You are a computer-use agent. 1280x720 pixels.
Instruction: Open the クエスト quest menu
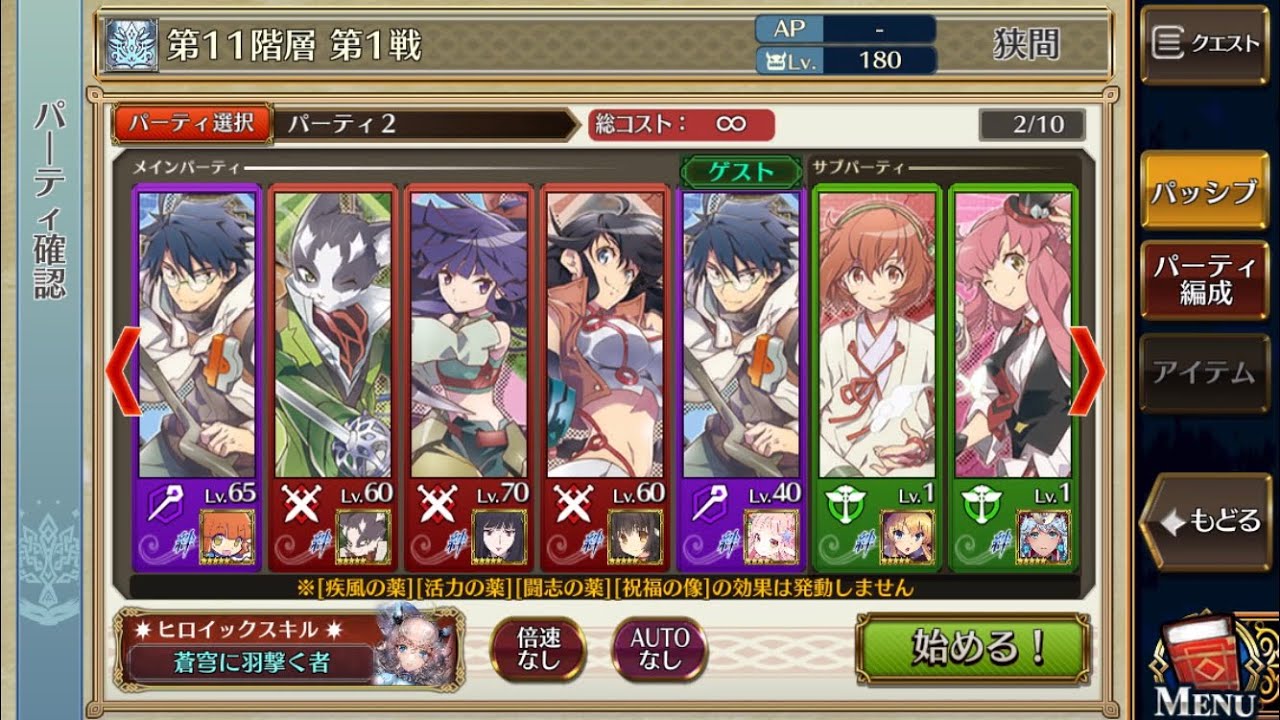coord(1204,44)
